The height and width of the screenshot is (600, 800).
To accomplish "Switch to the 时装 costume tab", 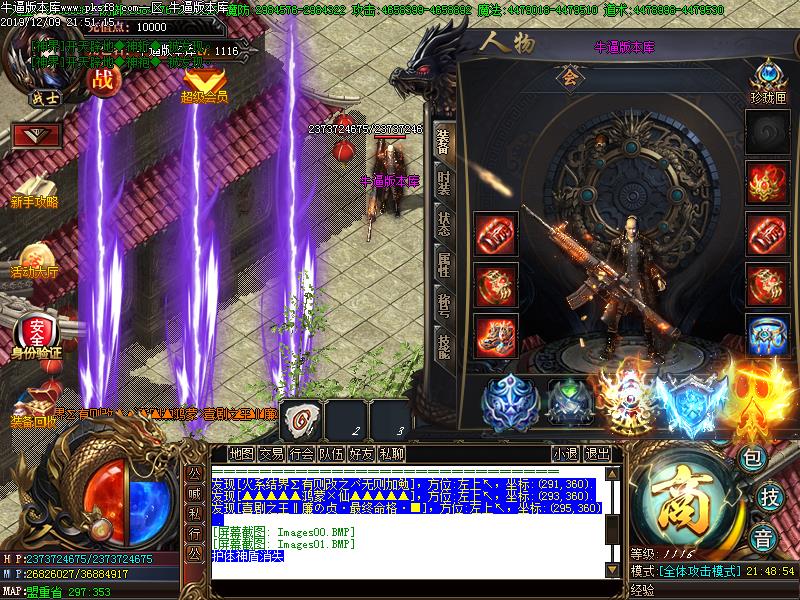I will [x=444, y=183].
